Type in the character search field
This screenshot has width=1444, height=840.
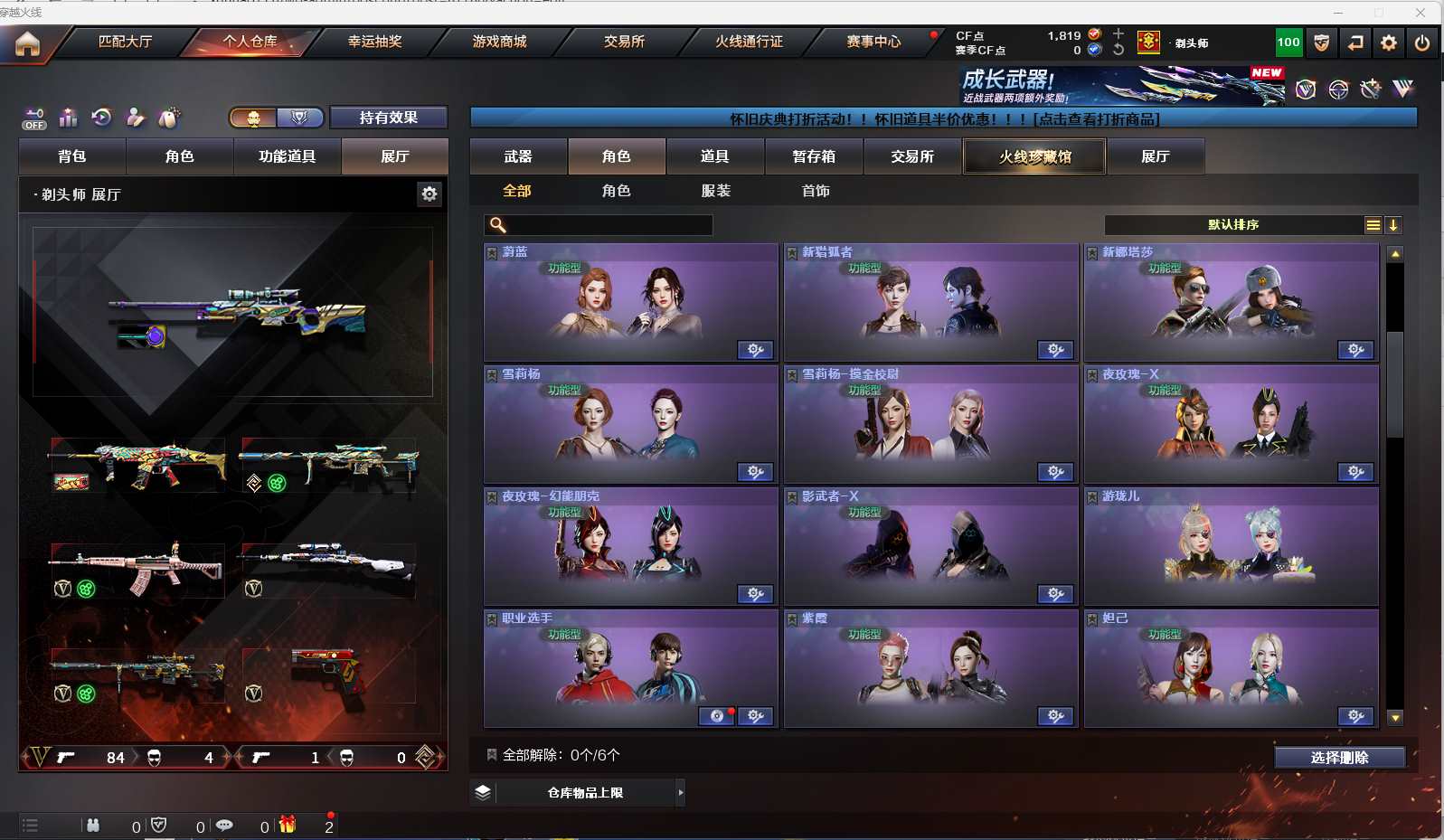608,225
